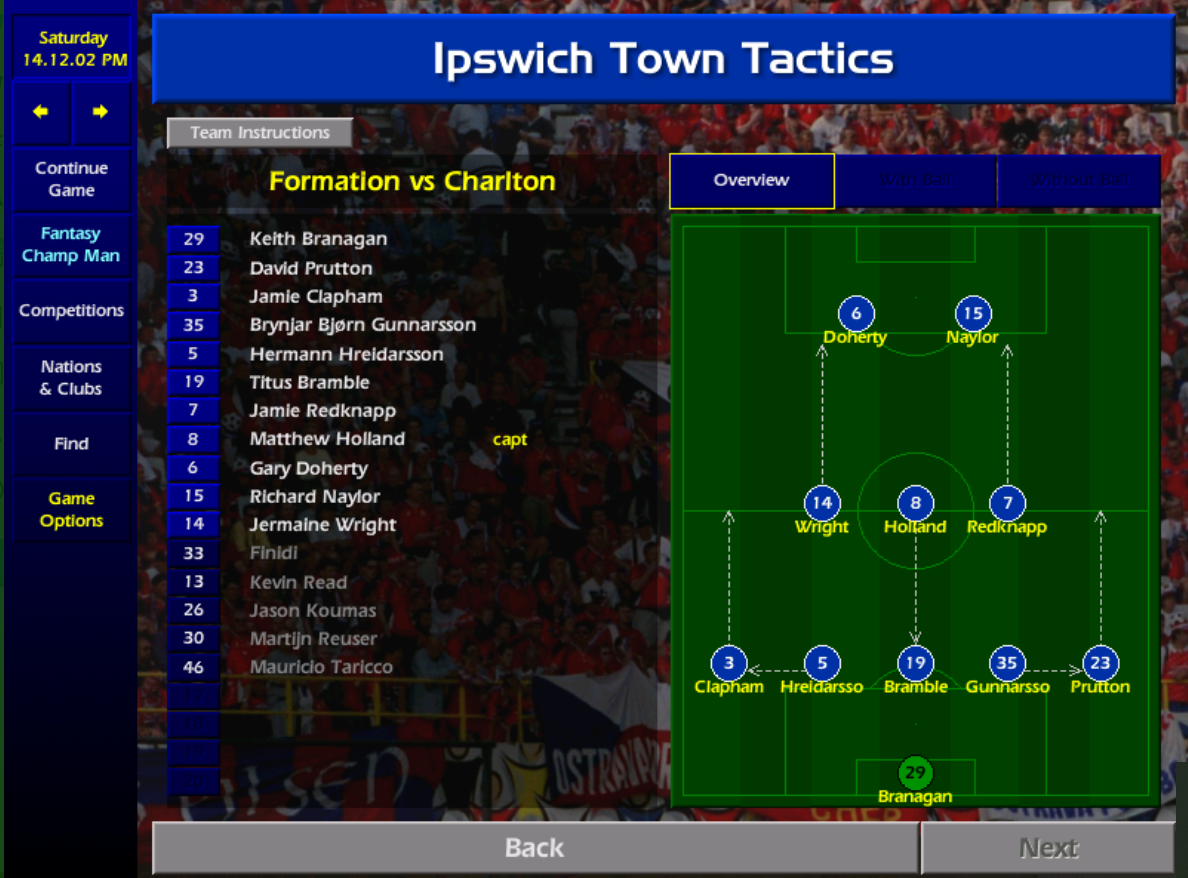The height and width of the screenshot is (878, 1188).
Task: Open Team Instructions
Action: click(x=260, y=133)
